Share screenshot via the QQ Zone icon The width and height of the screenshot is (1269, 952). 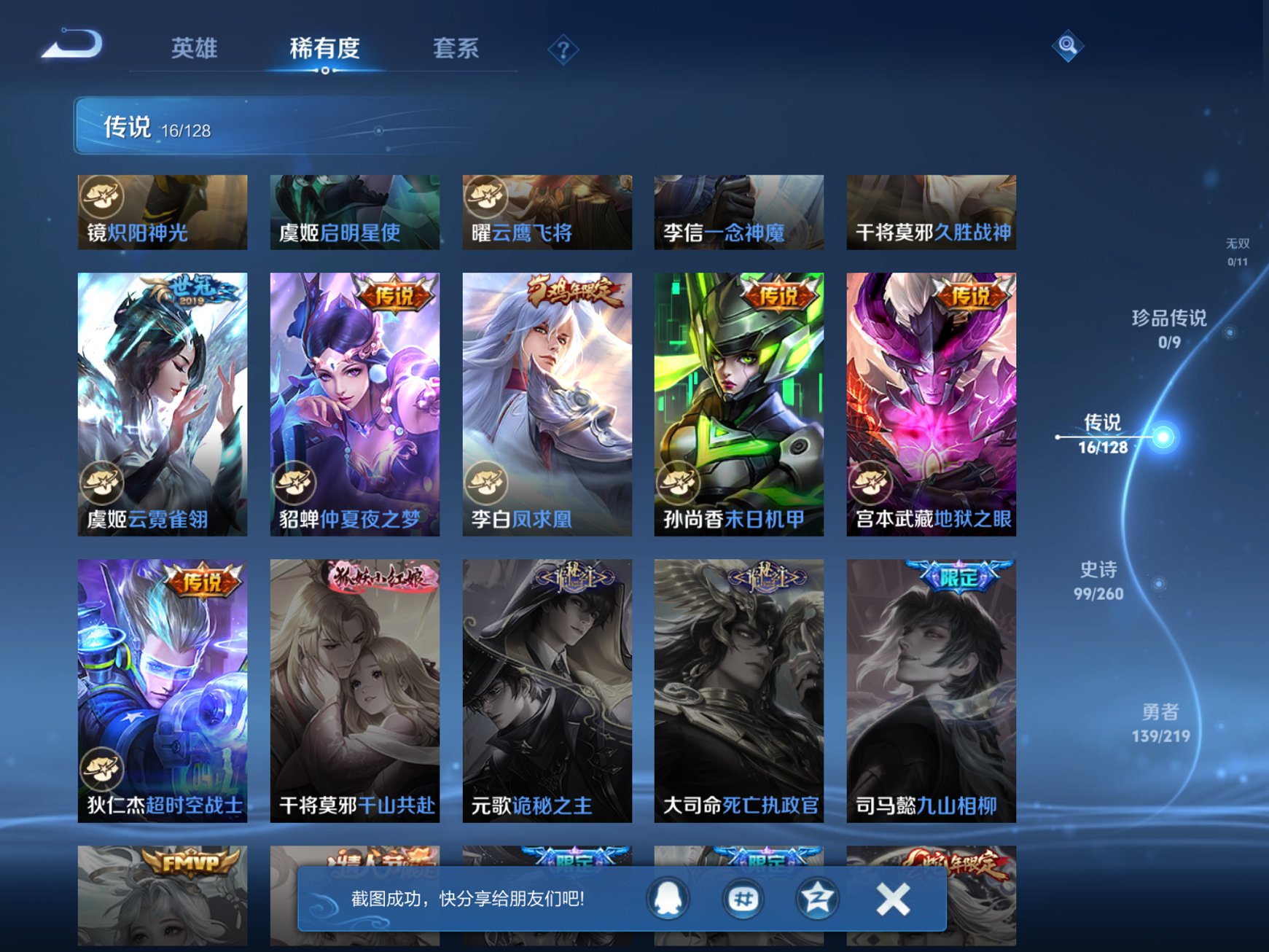(x=816, y=899)
